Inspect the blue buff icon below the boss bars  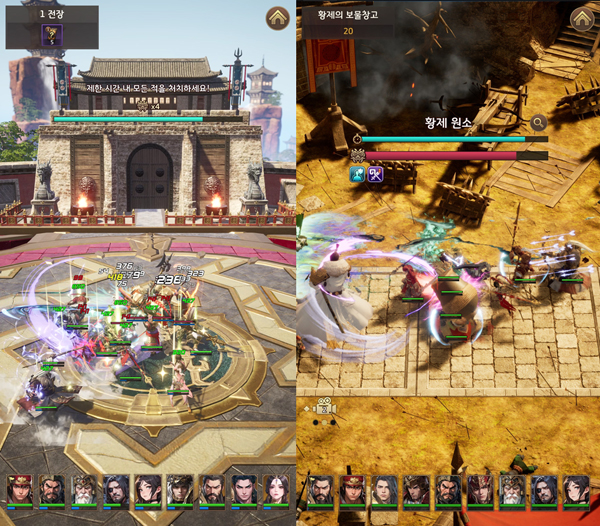357,174
